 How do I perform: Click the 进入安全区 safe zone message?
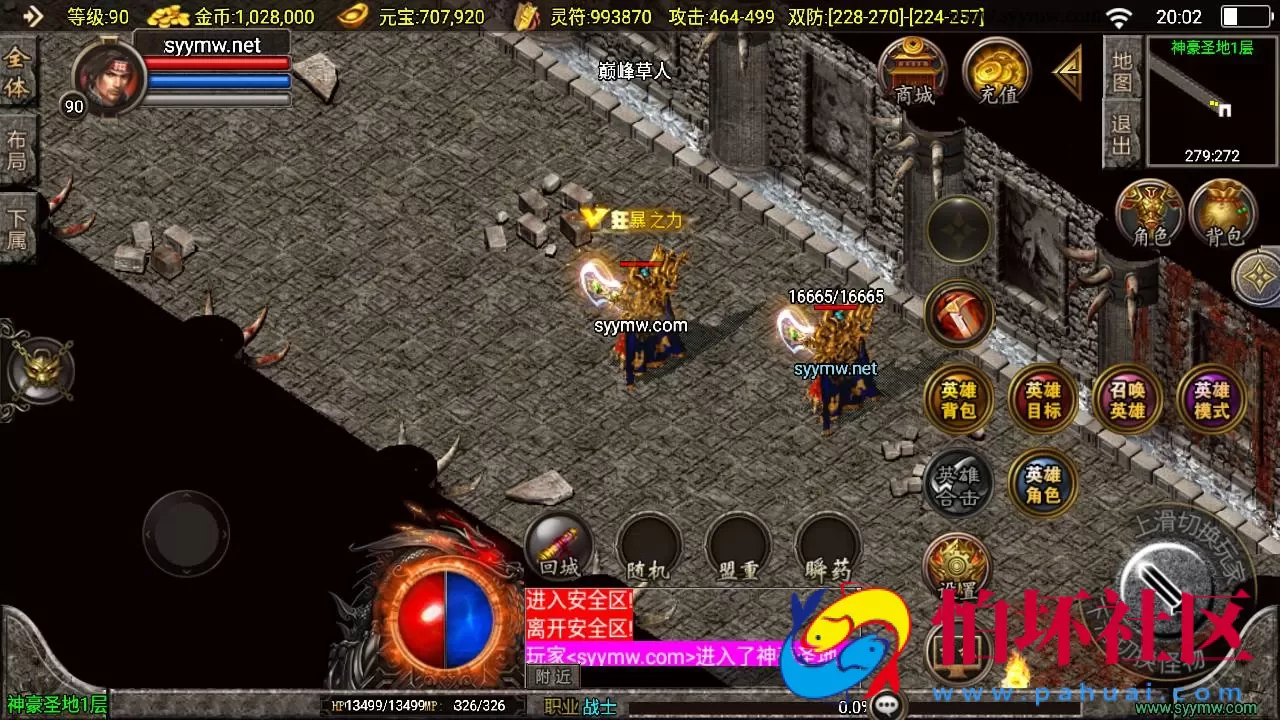(579, 600)
